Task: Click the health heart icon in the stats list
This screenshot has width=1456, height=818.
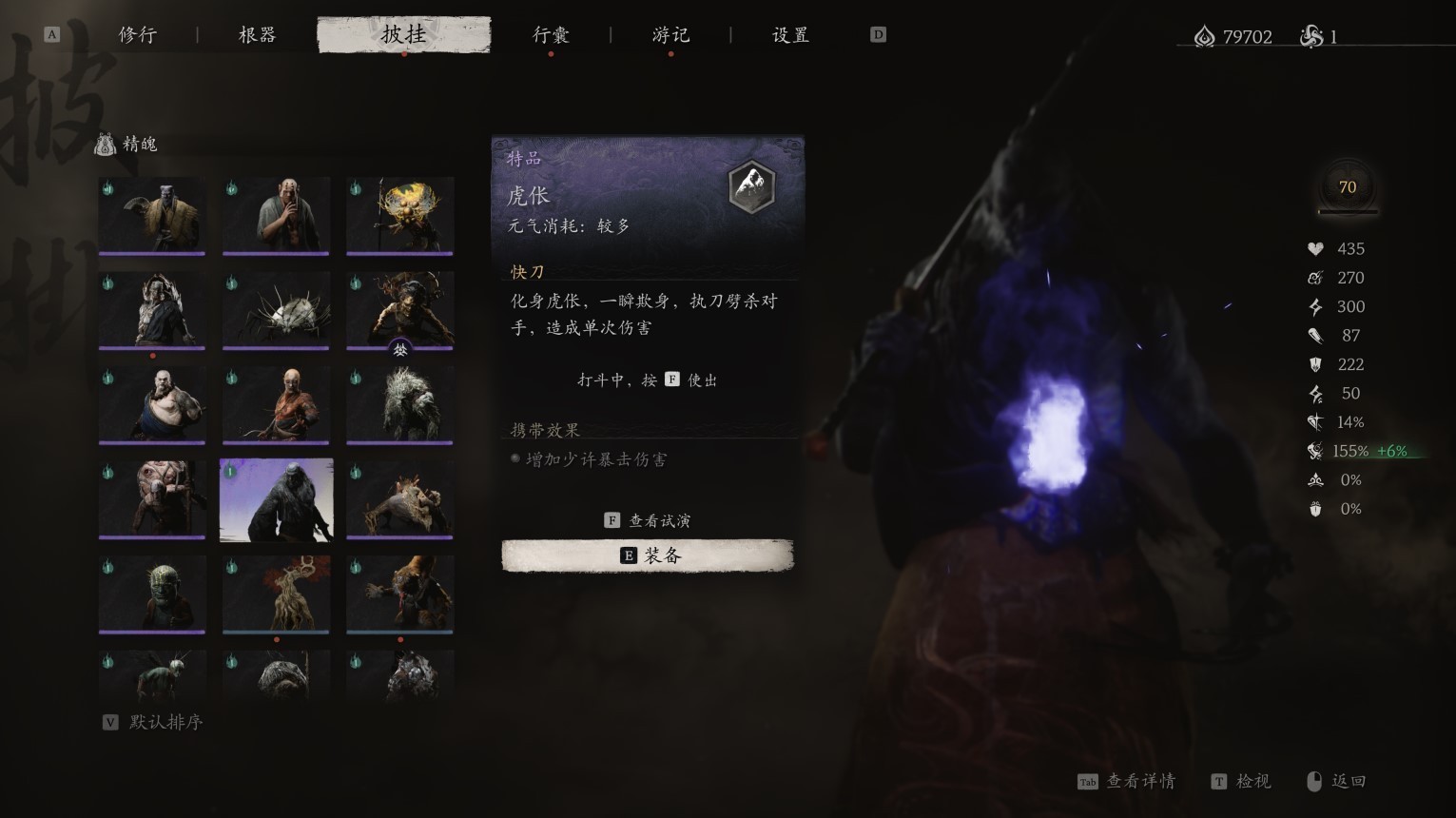Action: coord(1315,248)
